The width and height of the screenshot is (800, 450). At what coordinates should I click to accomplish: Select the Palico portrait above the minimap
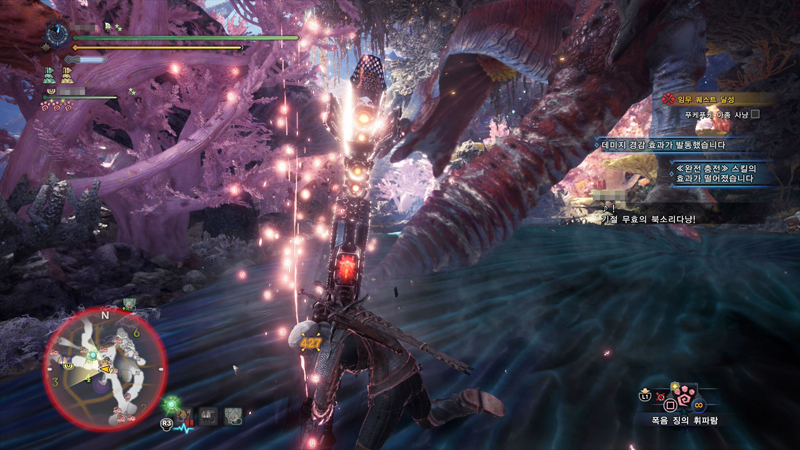[129, 303]
